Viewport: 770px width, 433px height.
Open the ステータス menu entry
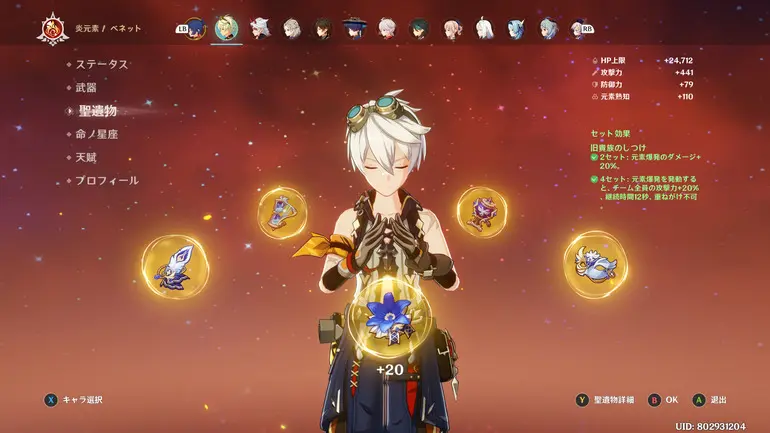pyautogui.click(x=102, y=64)
